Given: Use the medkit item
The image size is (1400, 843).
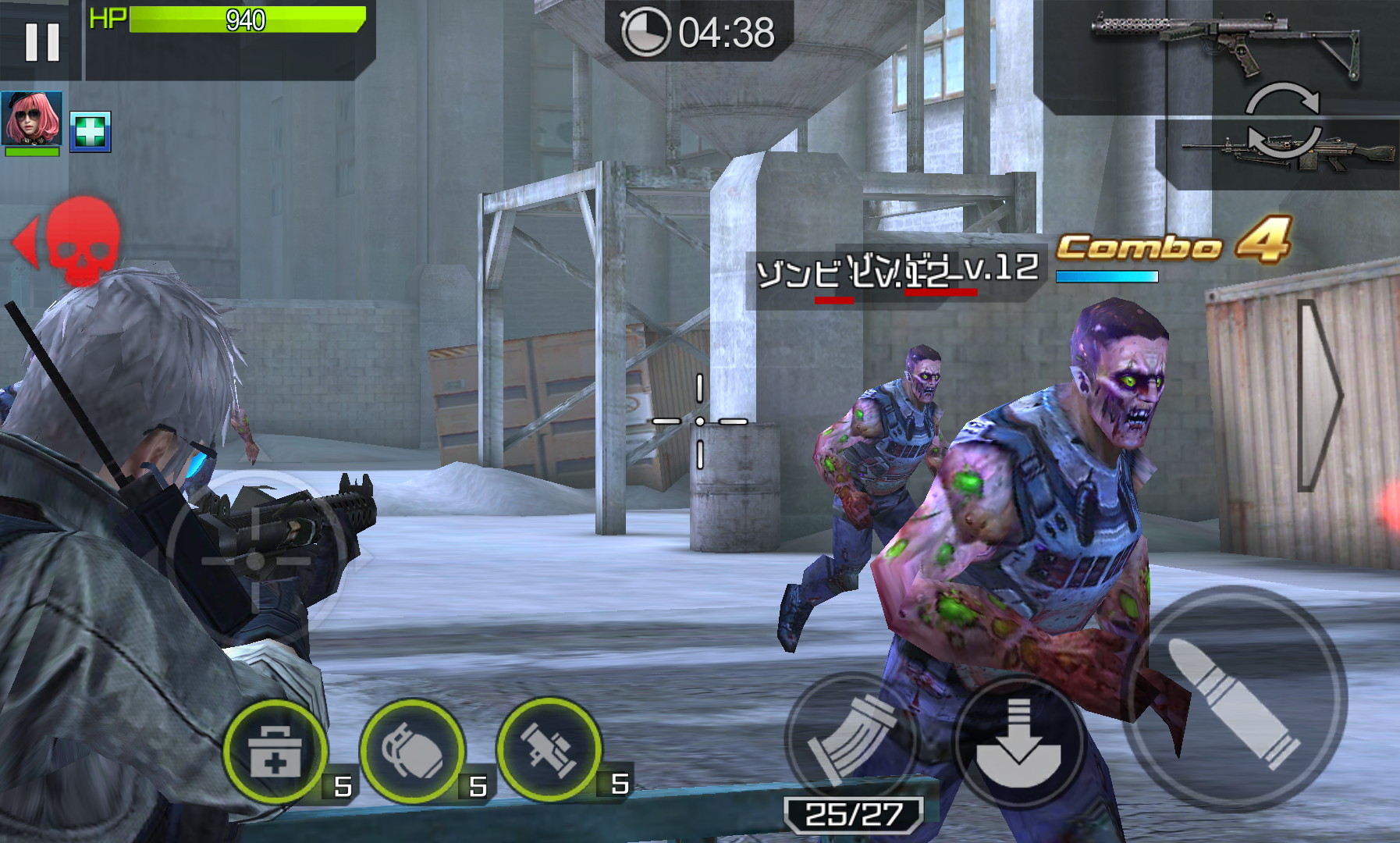Looking at the screenshot, I should pos(275,751).
